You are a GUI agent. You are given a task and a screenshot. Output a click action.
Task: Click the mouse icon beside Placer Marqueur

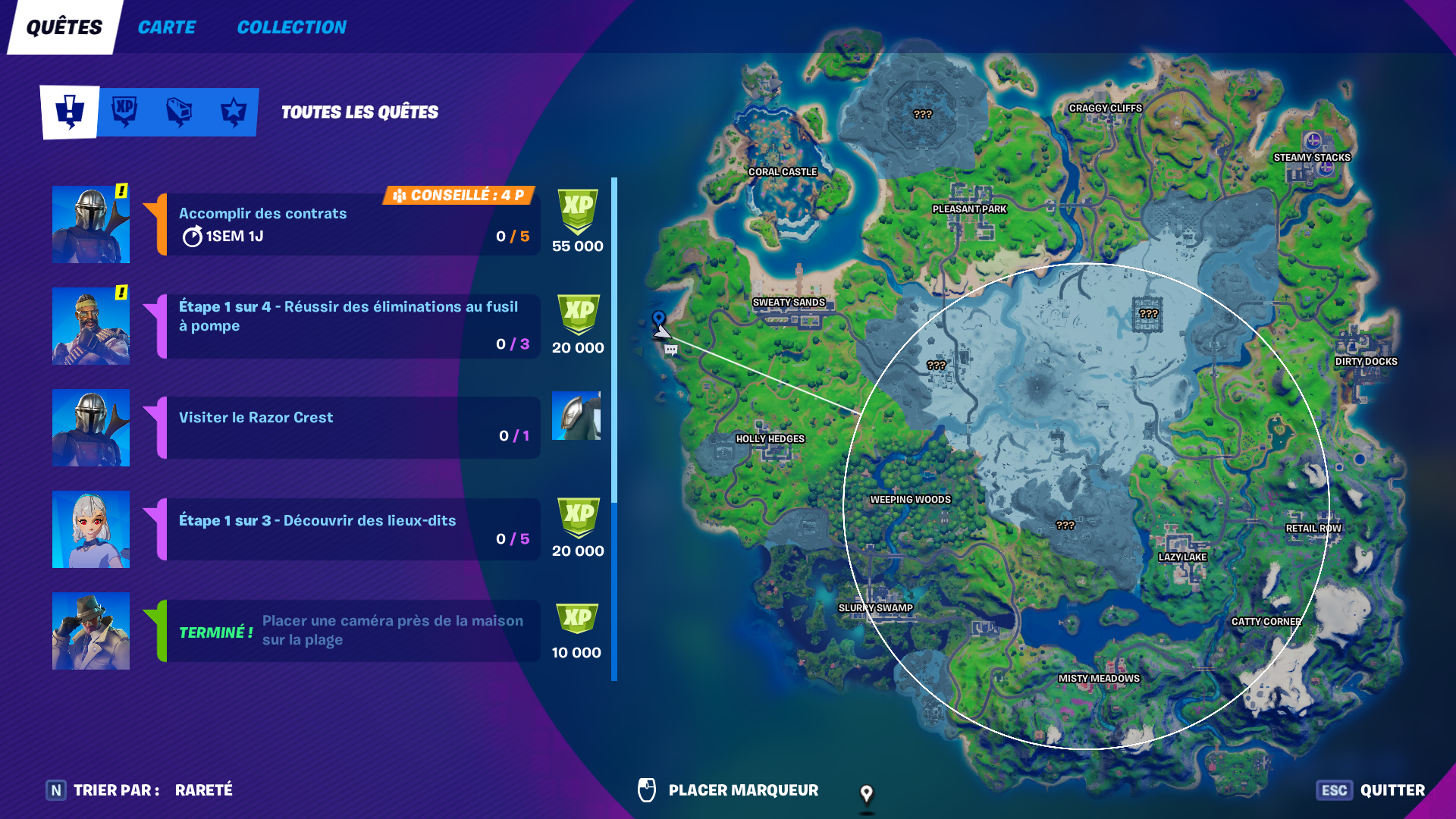(648, 789)
